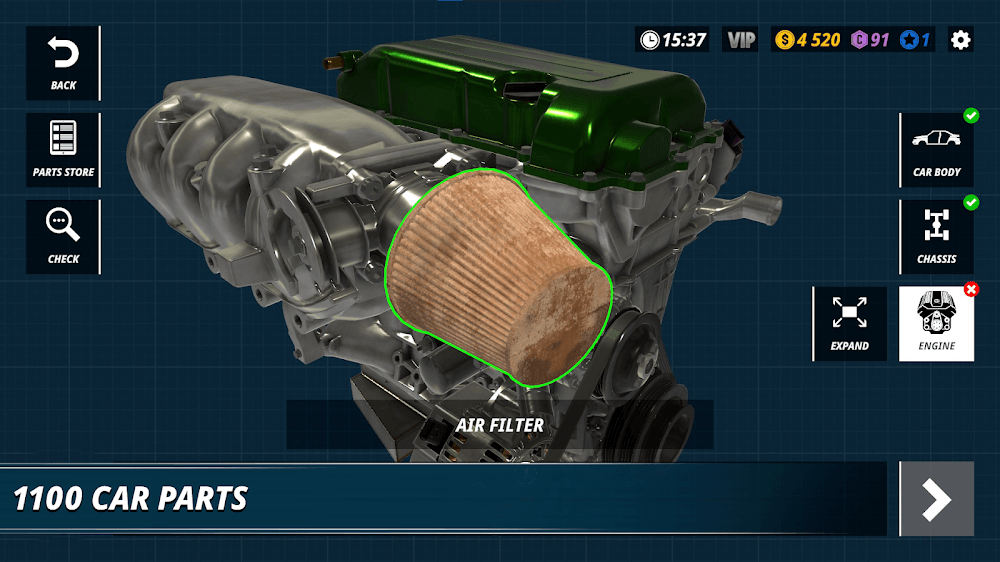This screenshot has height=562, width=1000.
Task: Tap the VIP badge
Action: [741, 40]
